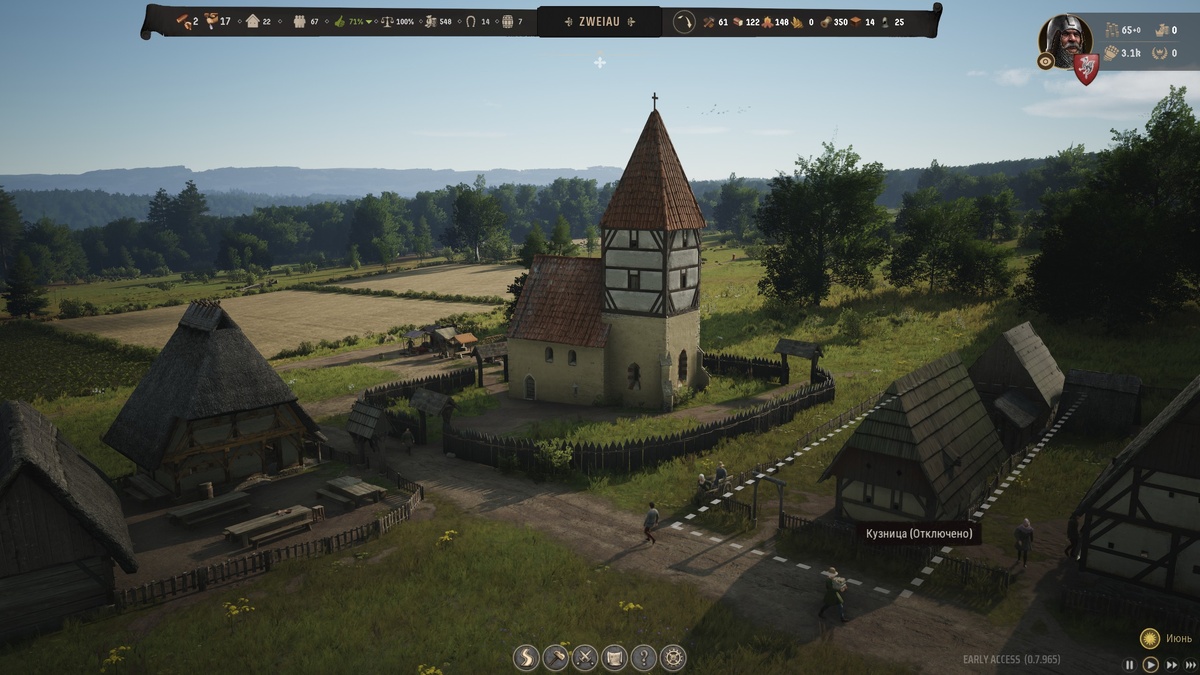Open the help question mark button

(644, 657)
